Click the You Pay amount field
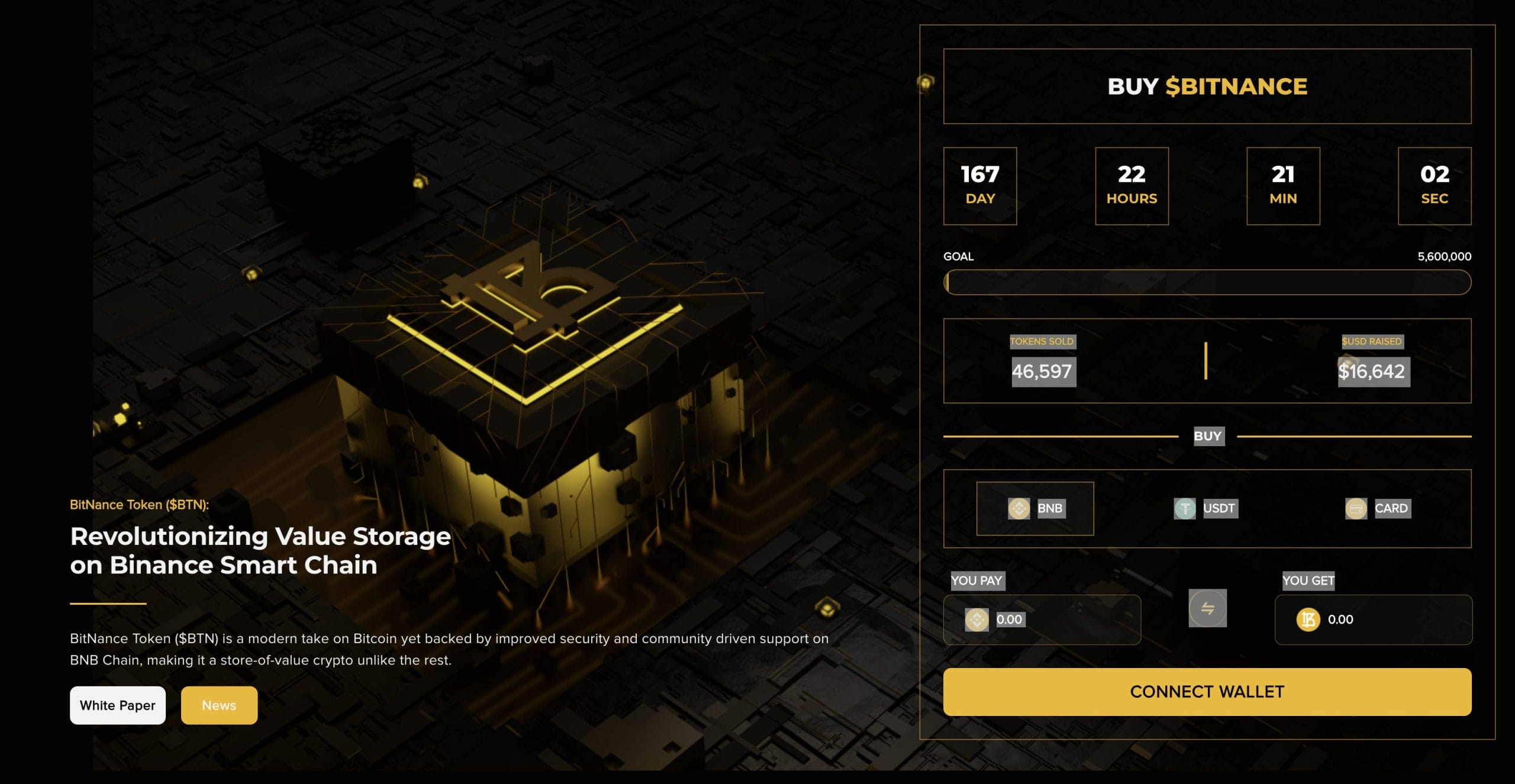 [1053, 620]
